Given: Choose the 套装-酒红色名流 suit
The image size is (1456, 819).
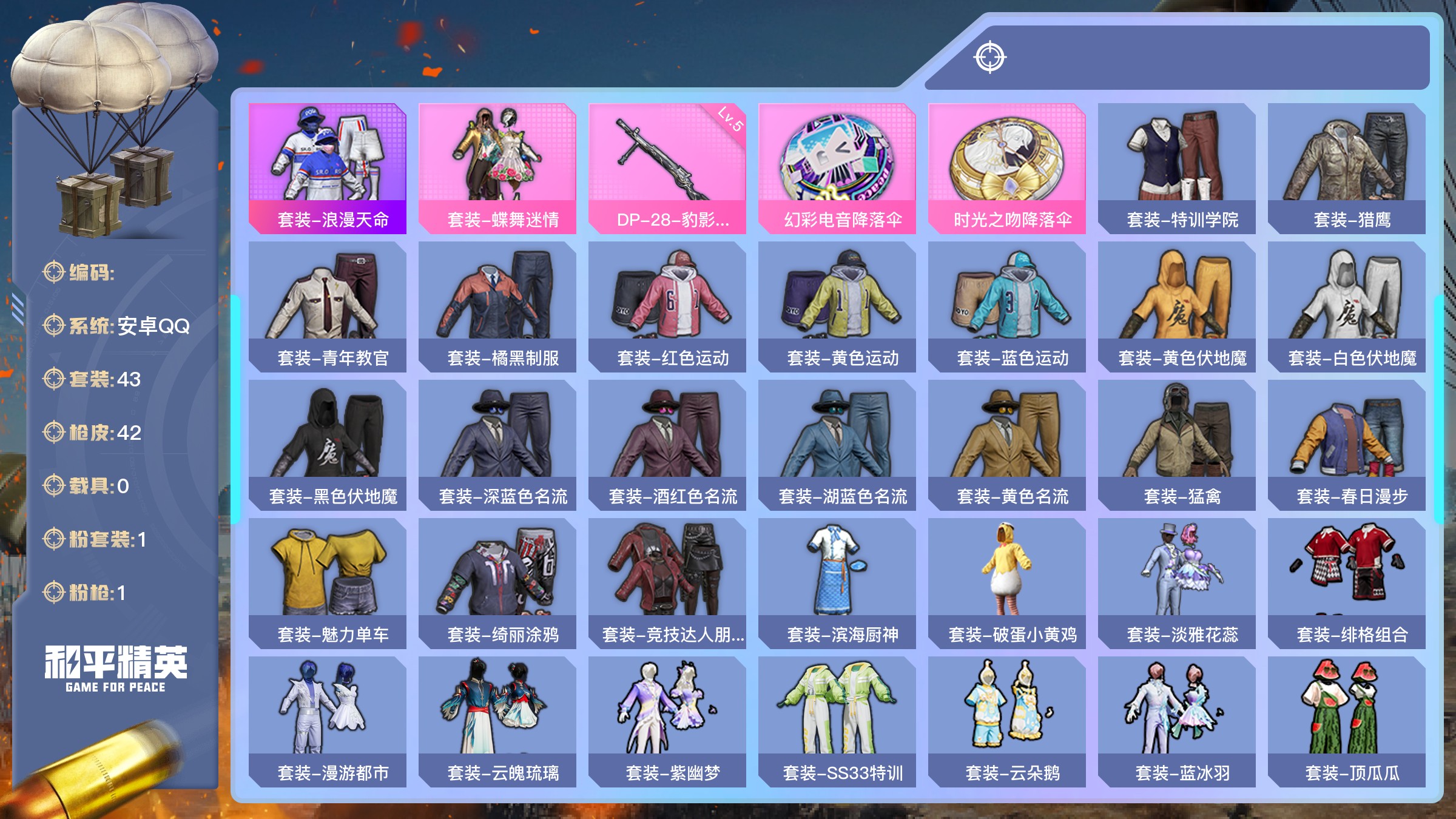Looking at the screenshot, I should (667, 445).
